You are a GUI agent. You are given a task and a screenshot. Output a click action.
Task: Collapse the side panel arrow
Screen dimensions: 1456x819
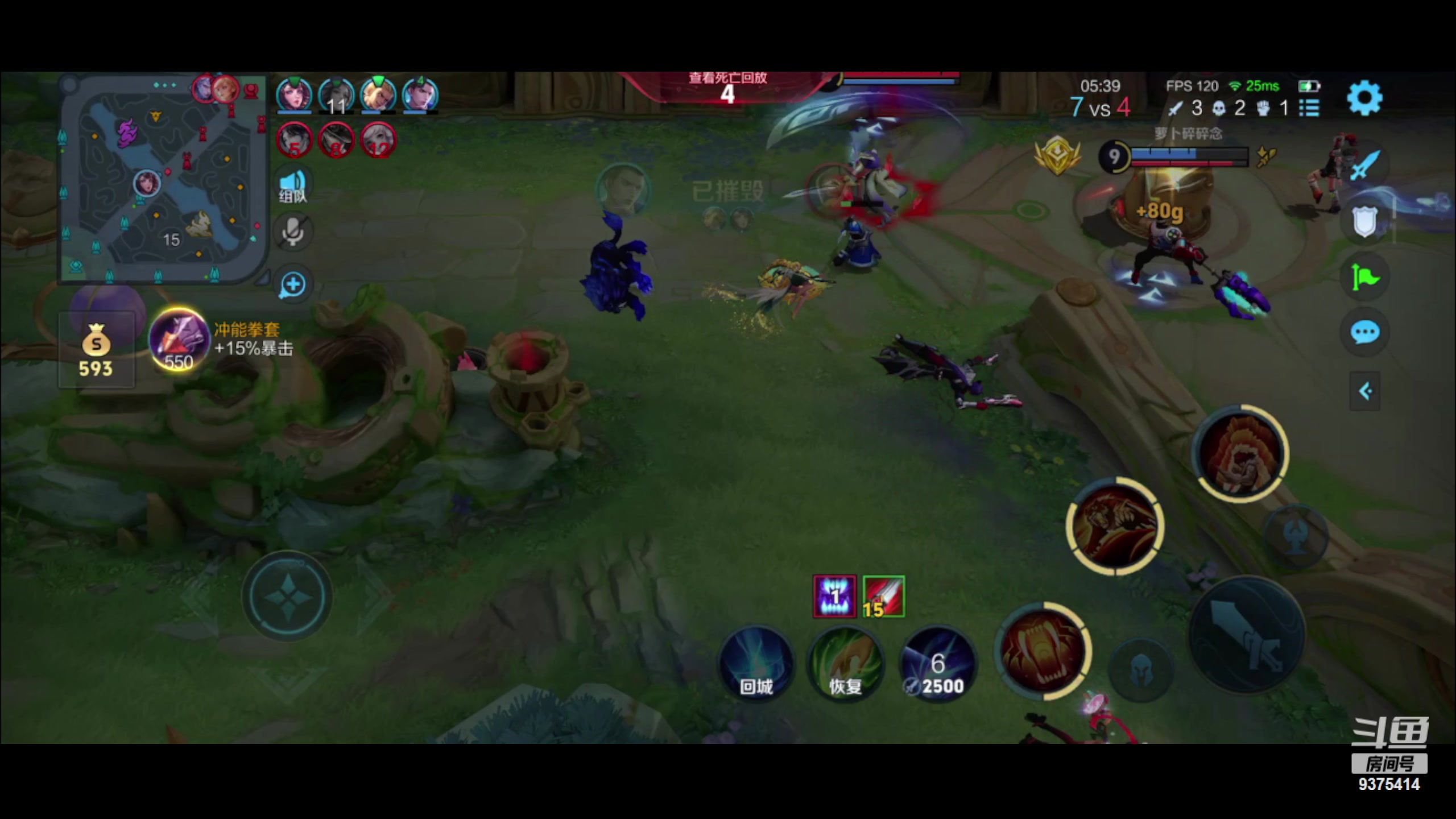tap(1364, 391)
